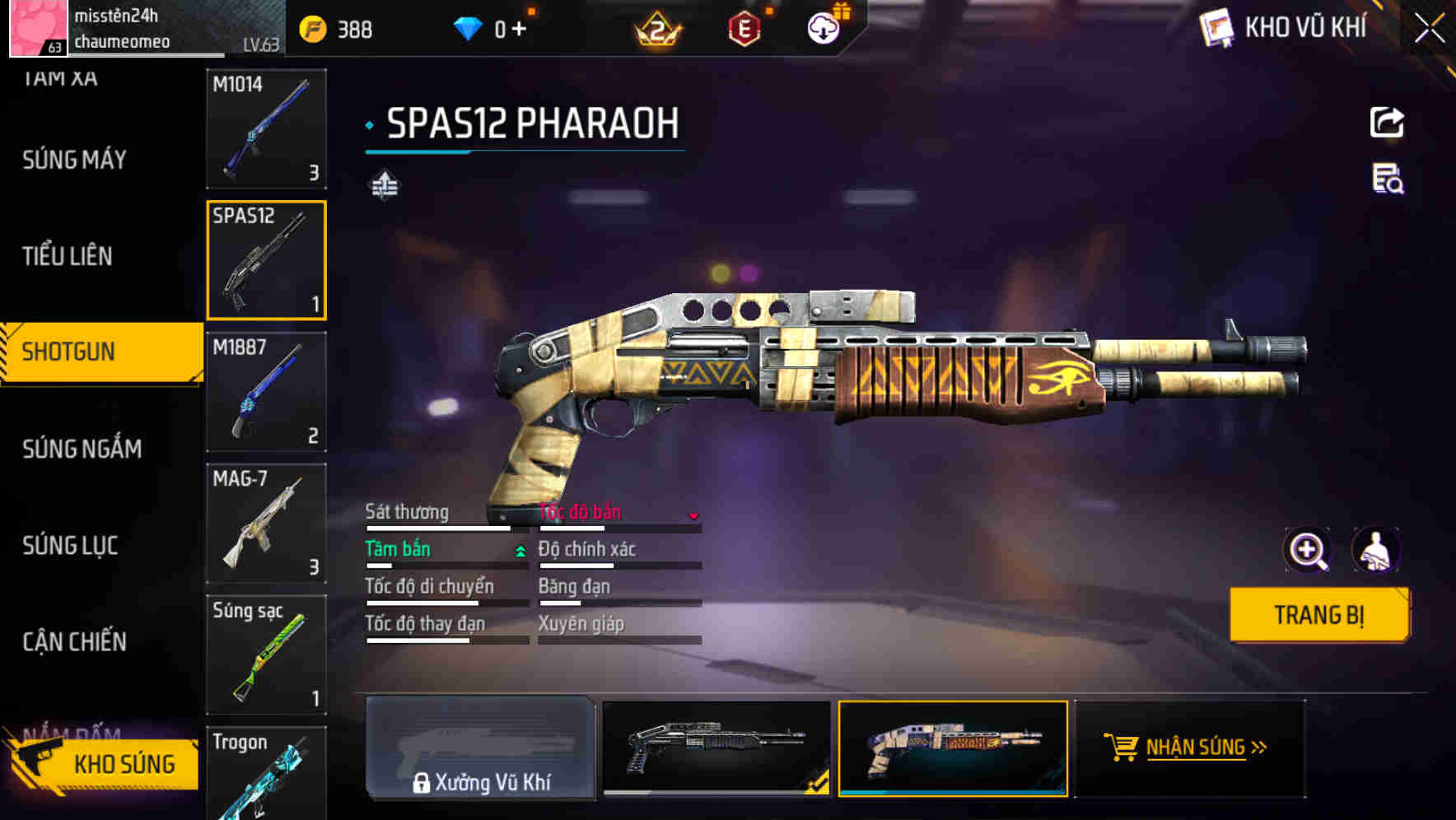This screenshot has height=820, width=1456.
Task: Select the TIỂU LIÊN category tab
Action: [x=68, y=257]
